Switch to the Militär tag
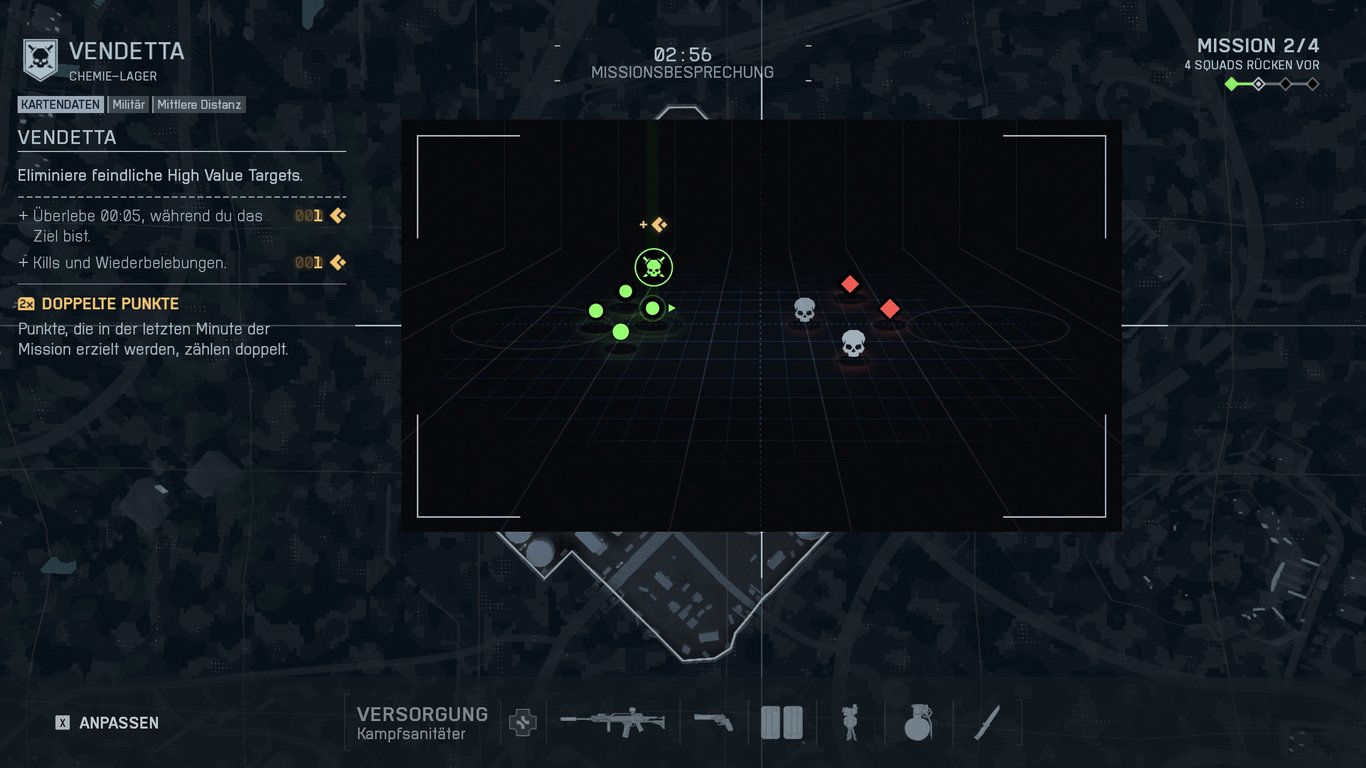Image resolution: width=1366 pixels, height=768 pixels. tap(131, 104)
